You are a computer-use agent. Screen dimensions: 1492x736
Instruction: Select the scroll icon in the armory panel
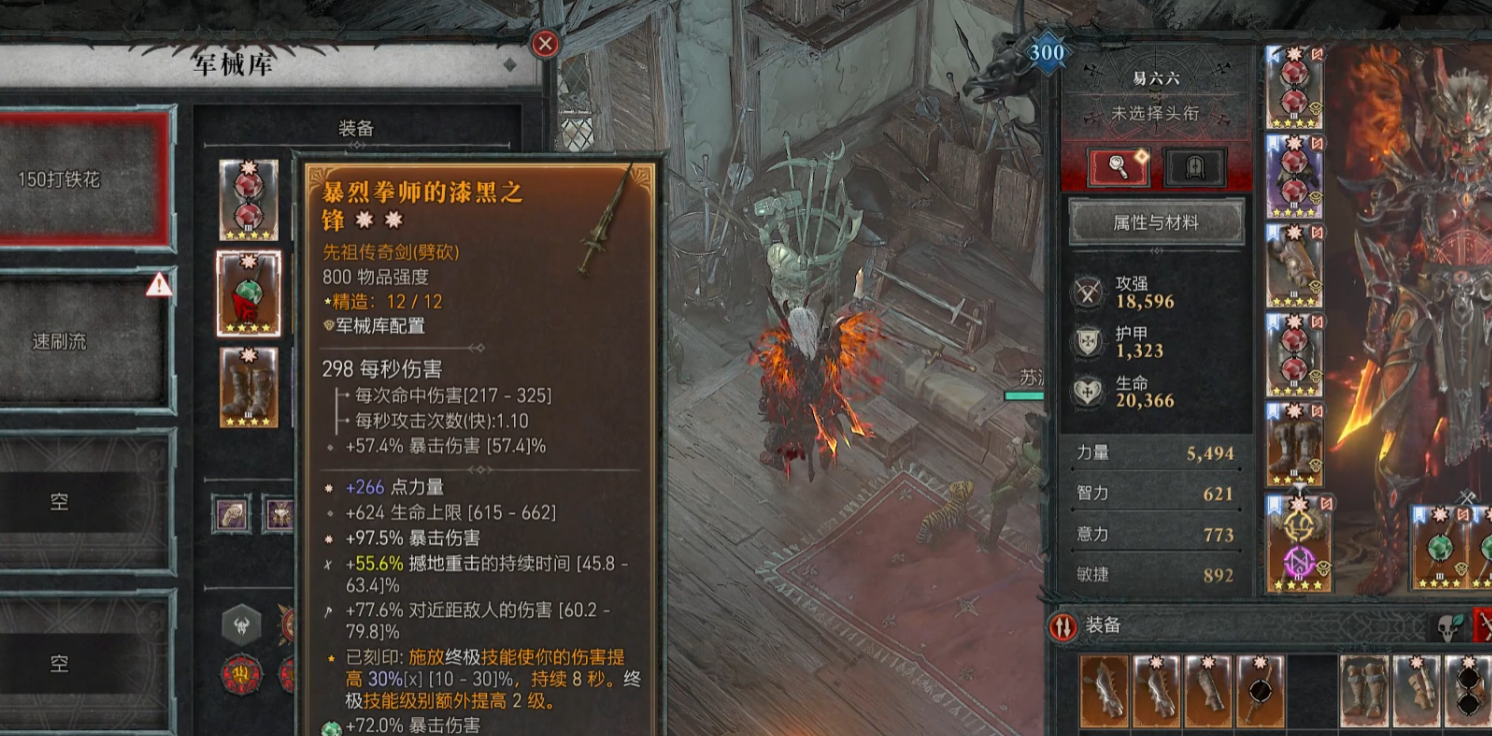231,513
